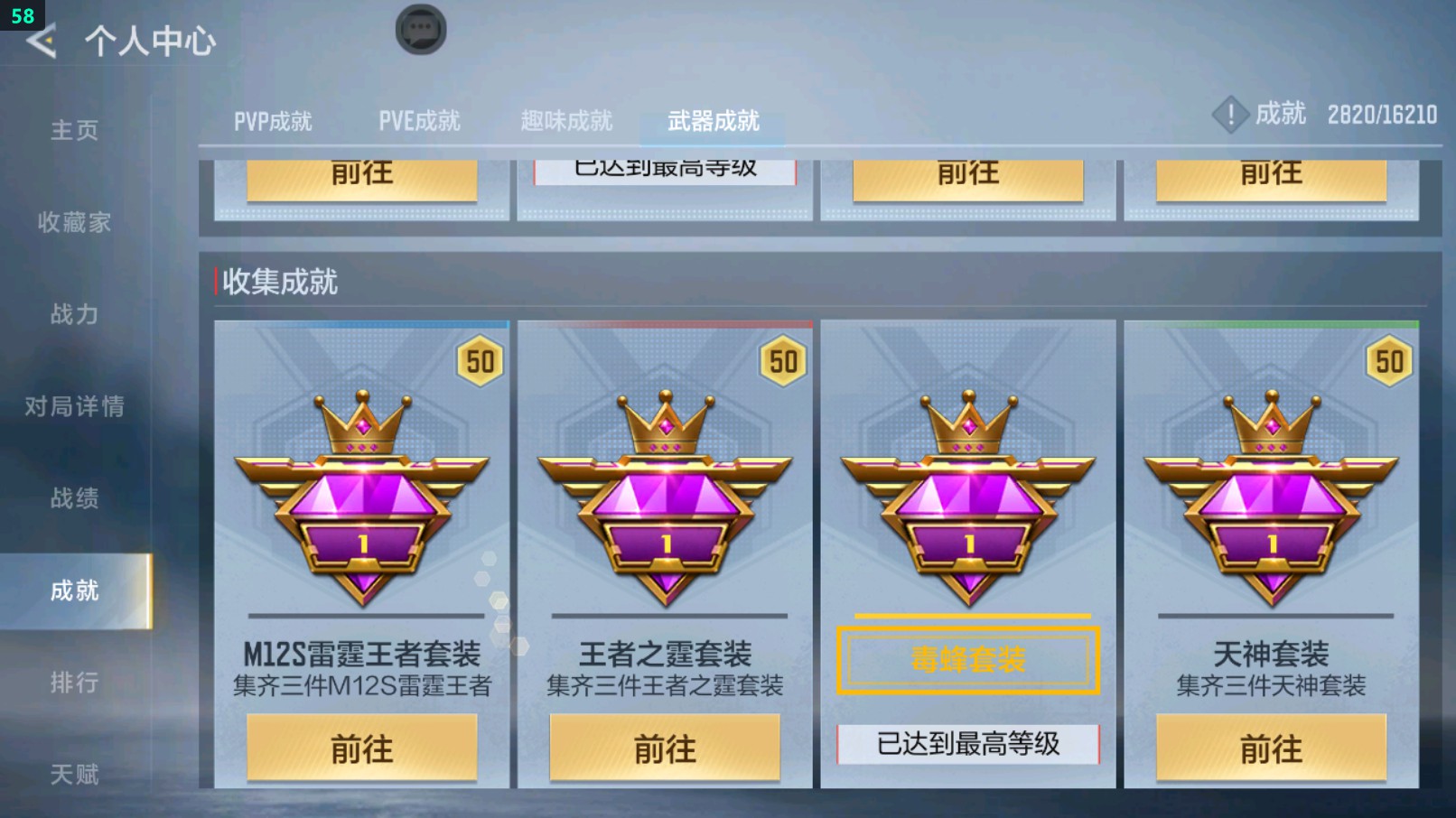Activate the 成就 sidebar entry
This screenshot has height=818, width=1456.
74,591
